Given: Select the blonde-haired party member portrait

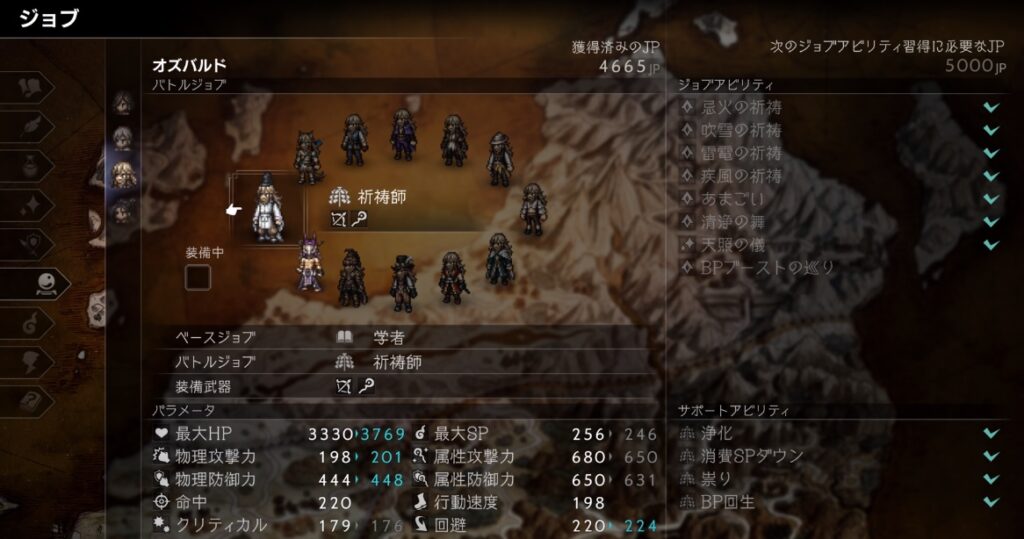Looking at the screenshot, I should (122, 174).
